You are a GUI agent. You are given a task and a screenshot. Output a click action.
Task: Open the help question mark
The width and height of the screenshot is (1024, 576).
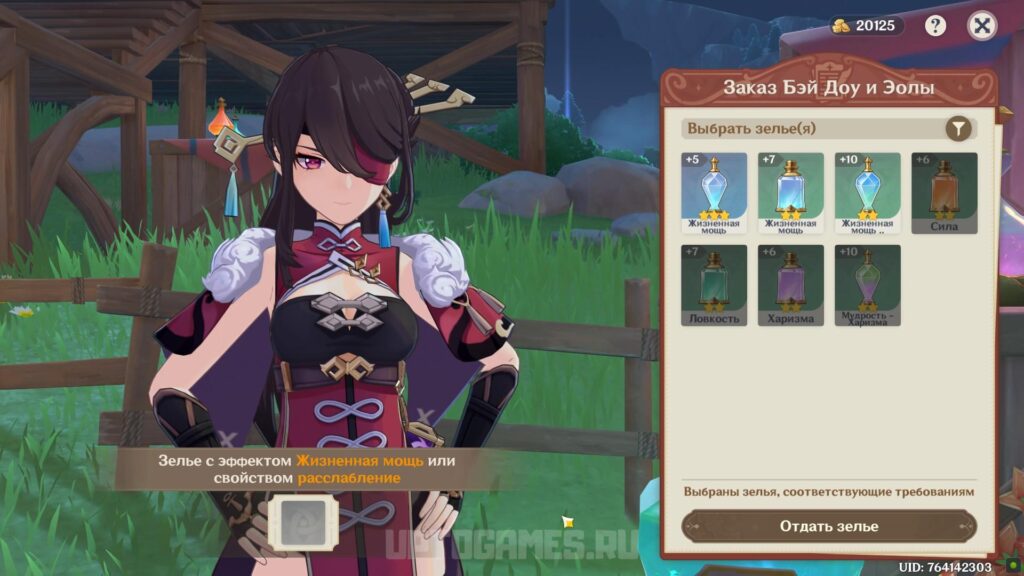[x=936, y=26]
